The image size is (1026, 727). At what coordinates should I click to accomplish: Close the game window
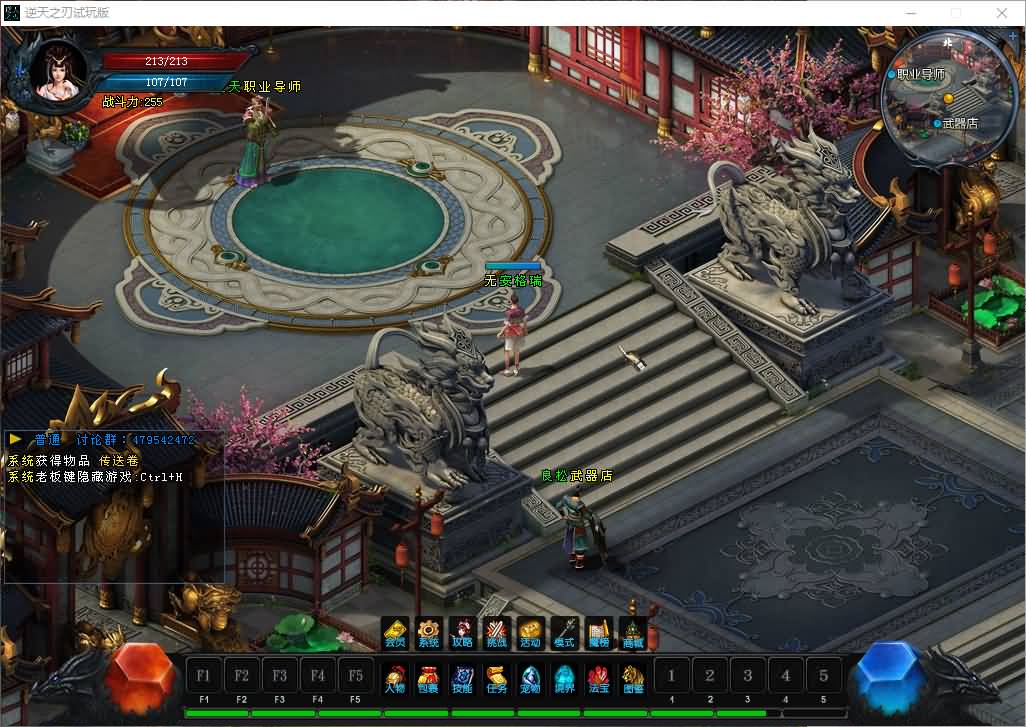point(1002,13)
